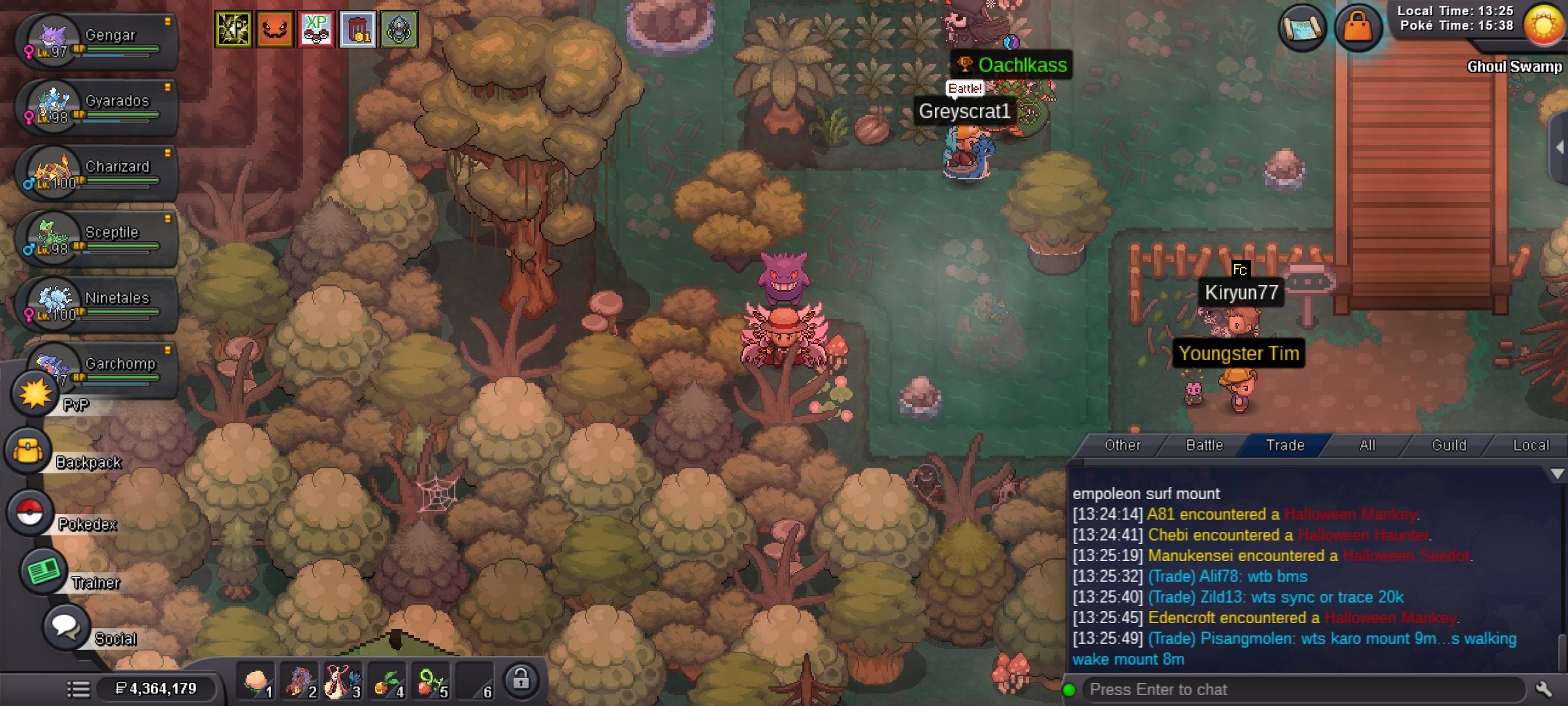
Task: Toggle the hotbar padlock
Action: [x=521, y=680]
